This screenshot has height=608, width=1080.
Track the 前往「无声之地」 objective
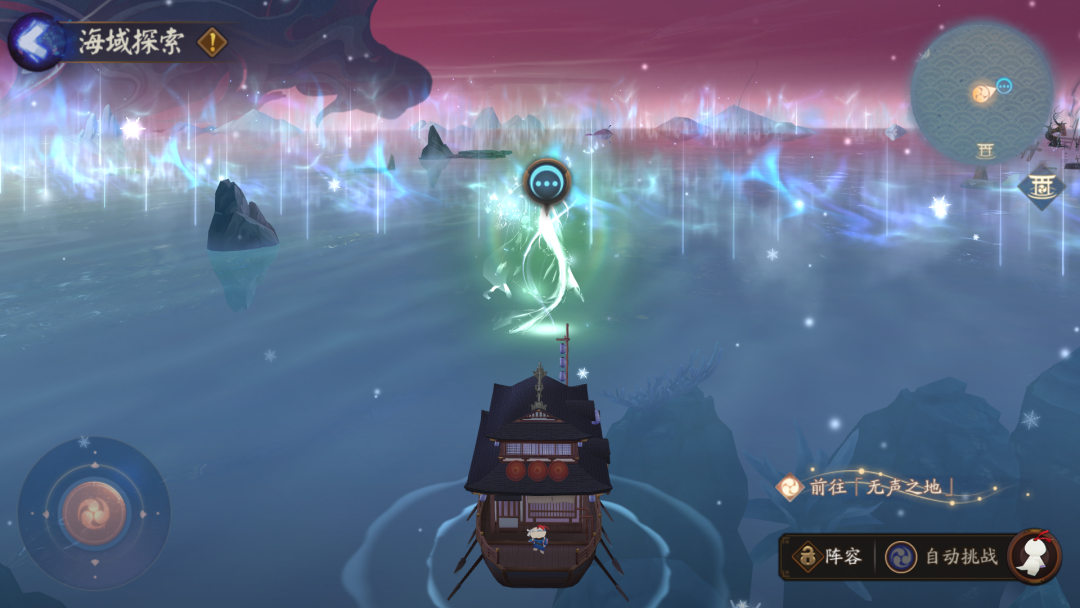(x=870, y=487)
